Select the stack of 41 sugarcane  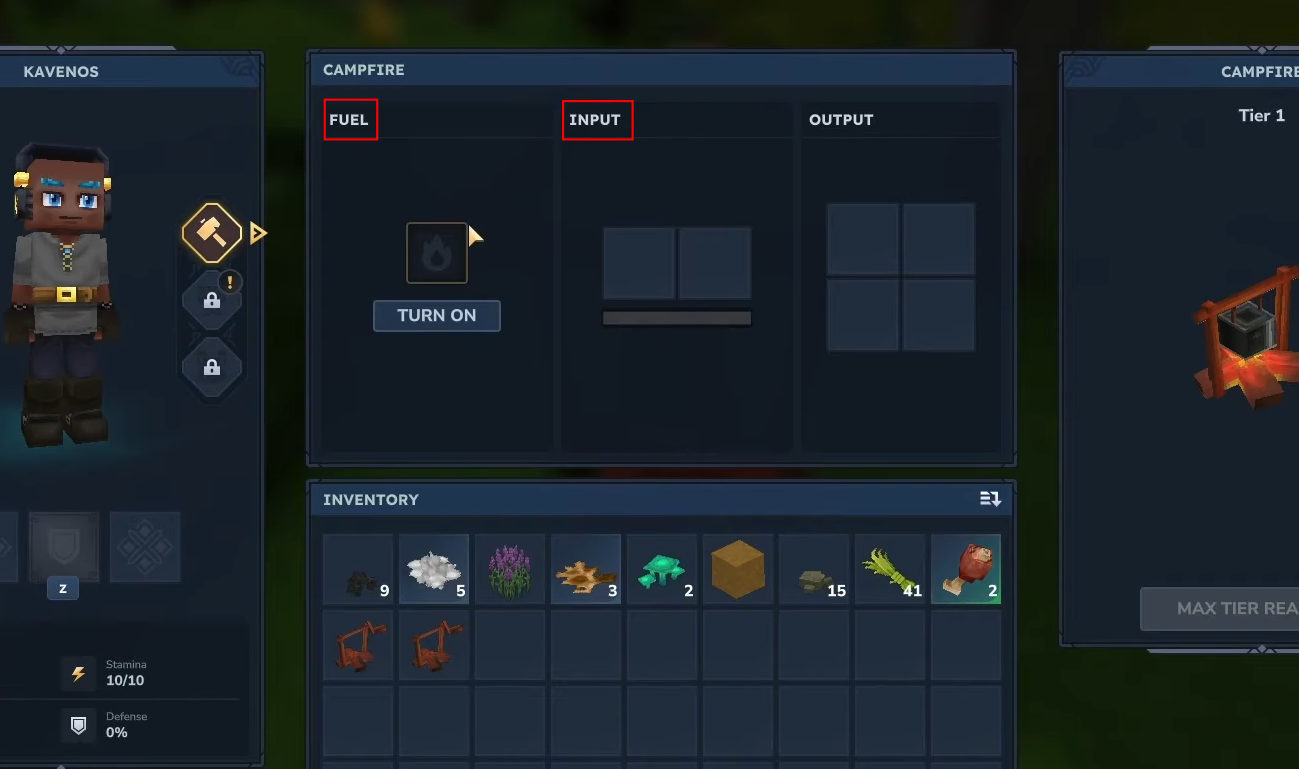[x=890, y=570]
